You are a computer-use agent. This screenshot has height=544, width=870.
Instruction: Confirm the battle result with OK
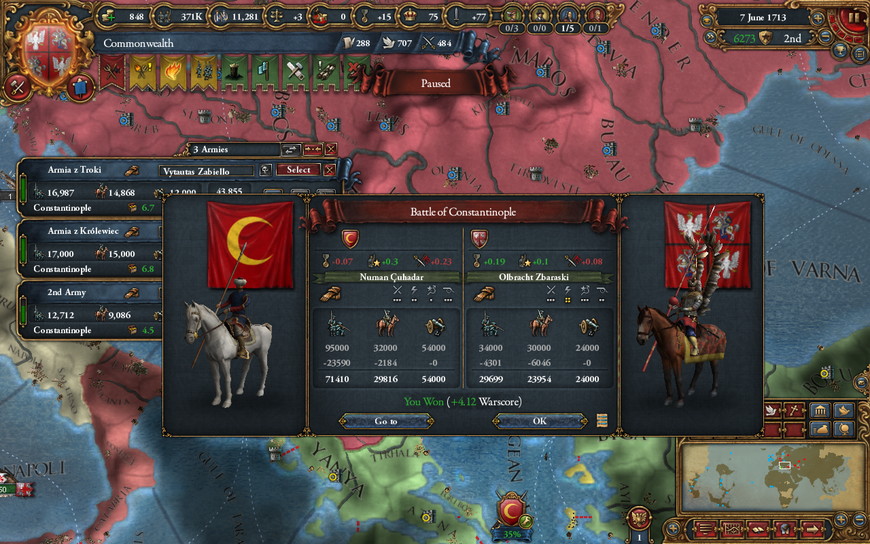(539, 421)
